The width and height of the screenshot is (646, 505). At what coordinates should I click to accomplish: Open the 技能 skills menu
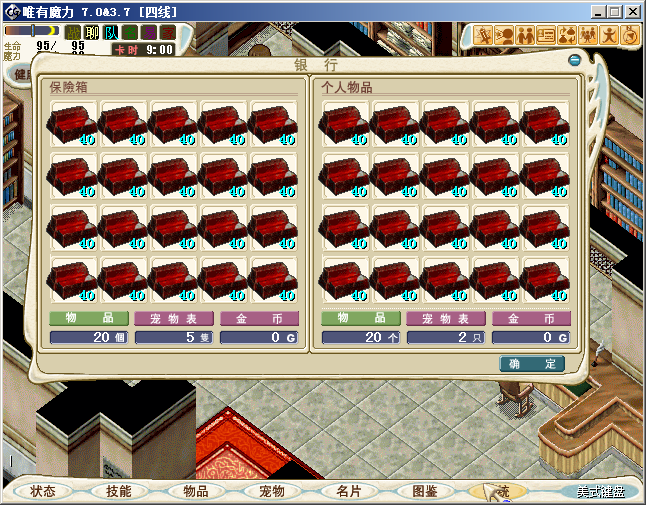click(118, 491)
